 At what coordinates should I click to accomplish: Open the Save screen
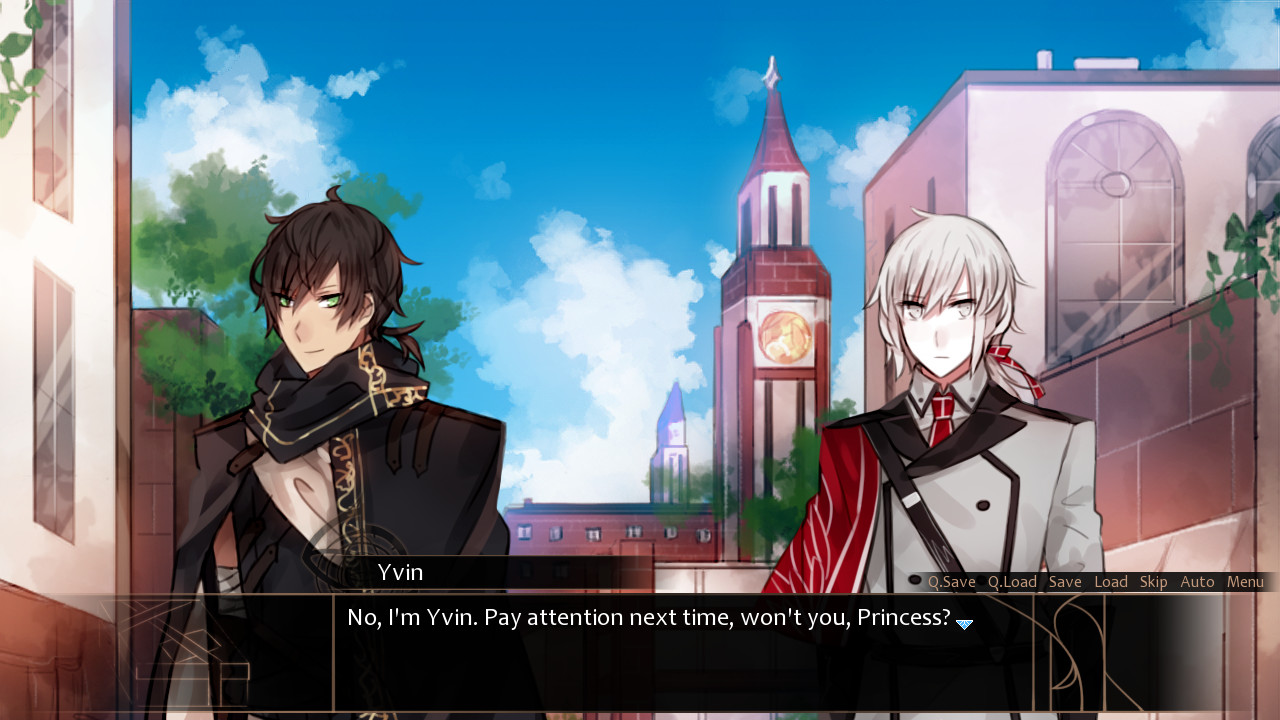pos(1065,581)
